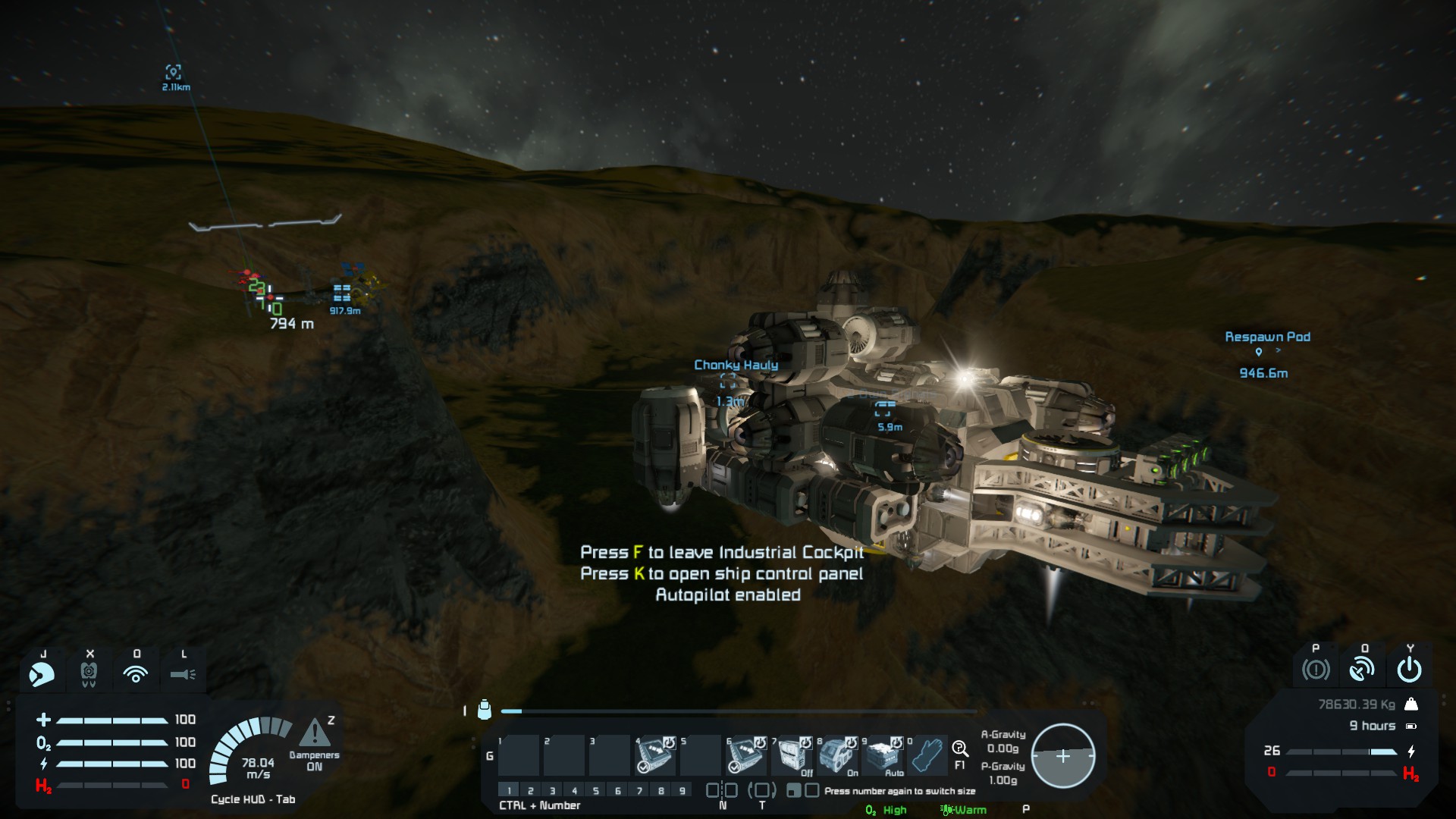This screenshot has width=1456, height=819.
Task: Switch to toolbar page 5
Action: point(596,790)
